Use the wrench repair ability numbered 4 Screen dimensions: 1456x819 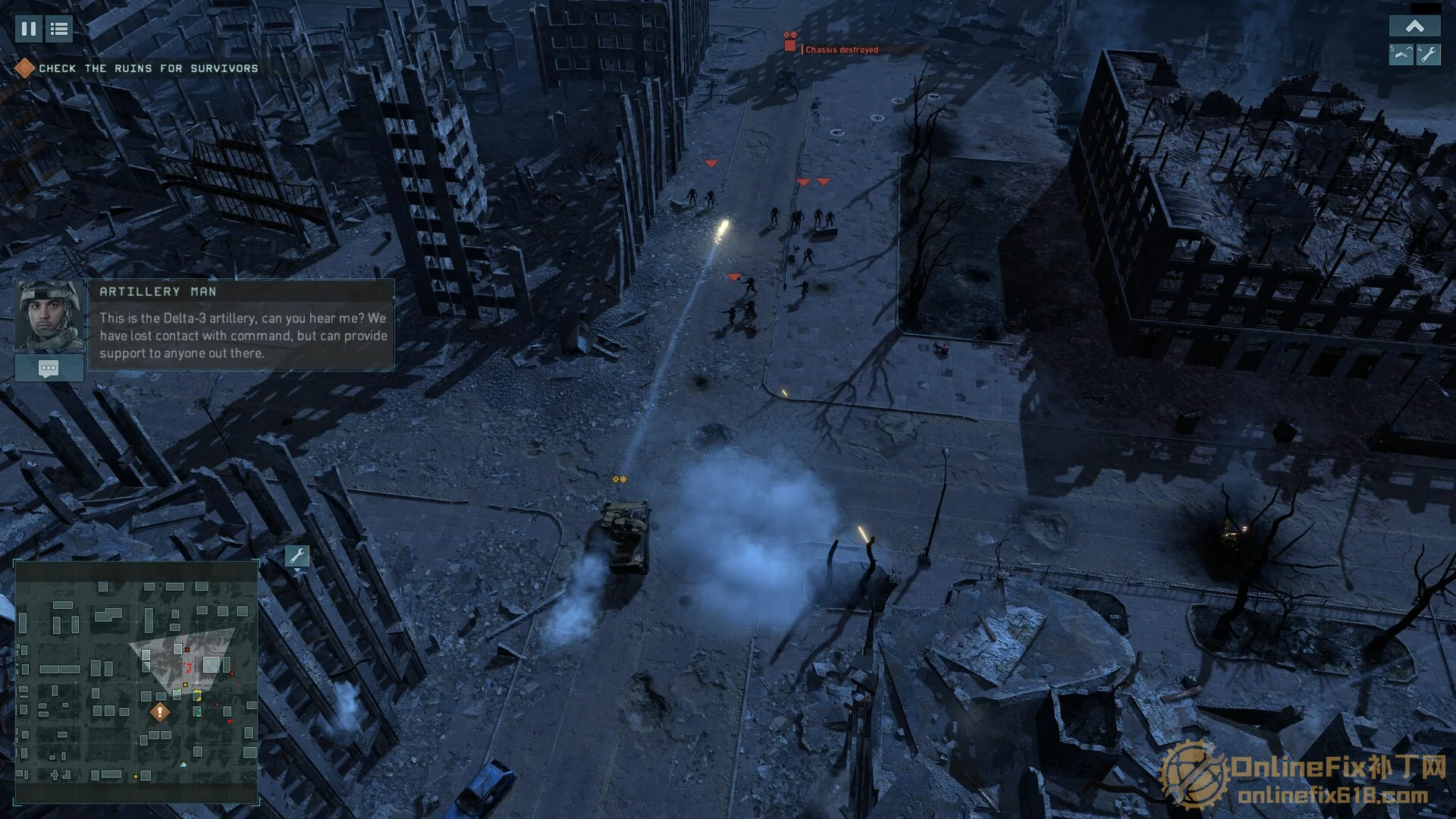[1429, 55]
